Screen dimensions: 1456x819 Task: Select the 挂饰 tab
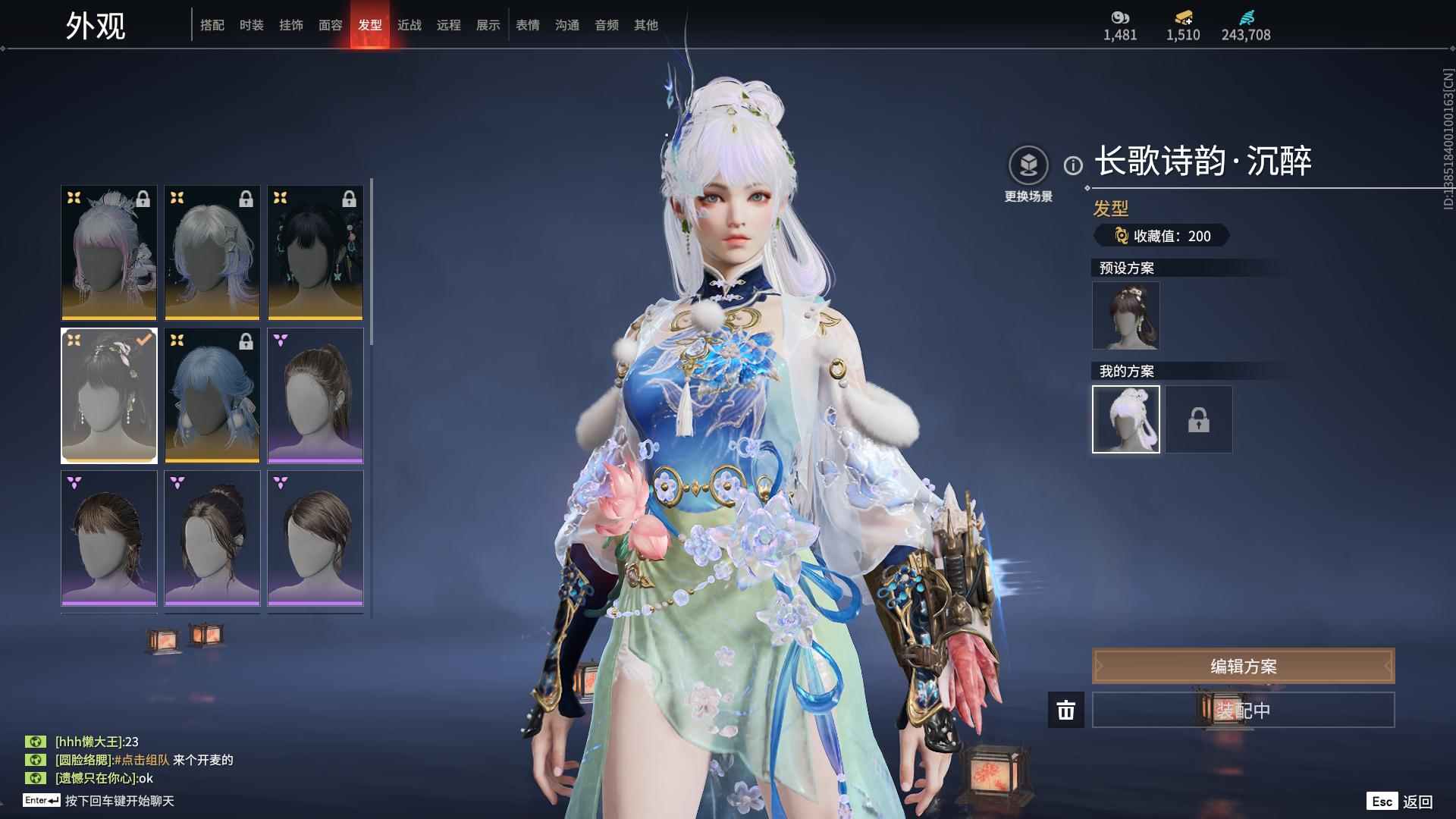[291, 25]
